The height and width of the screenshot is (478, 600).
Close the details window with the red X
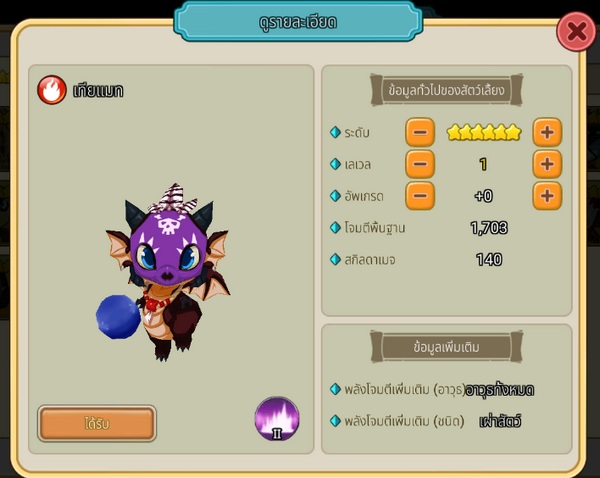click(576, 33)
